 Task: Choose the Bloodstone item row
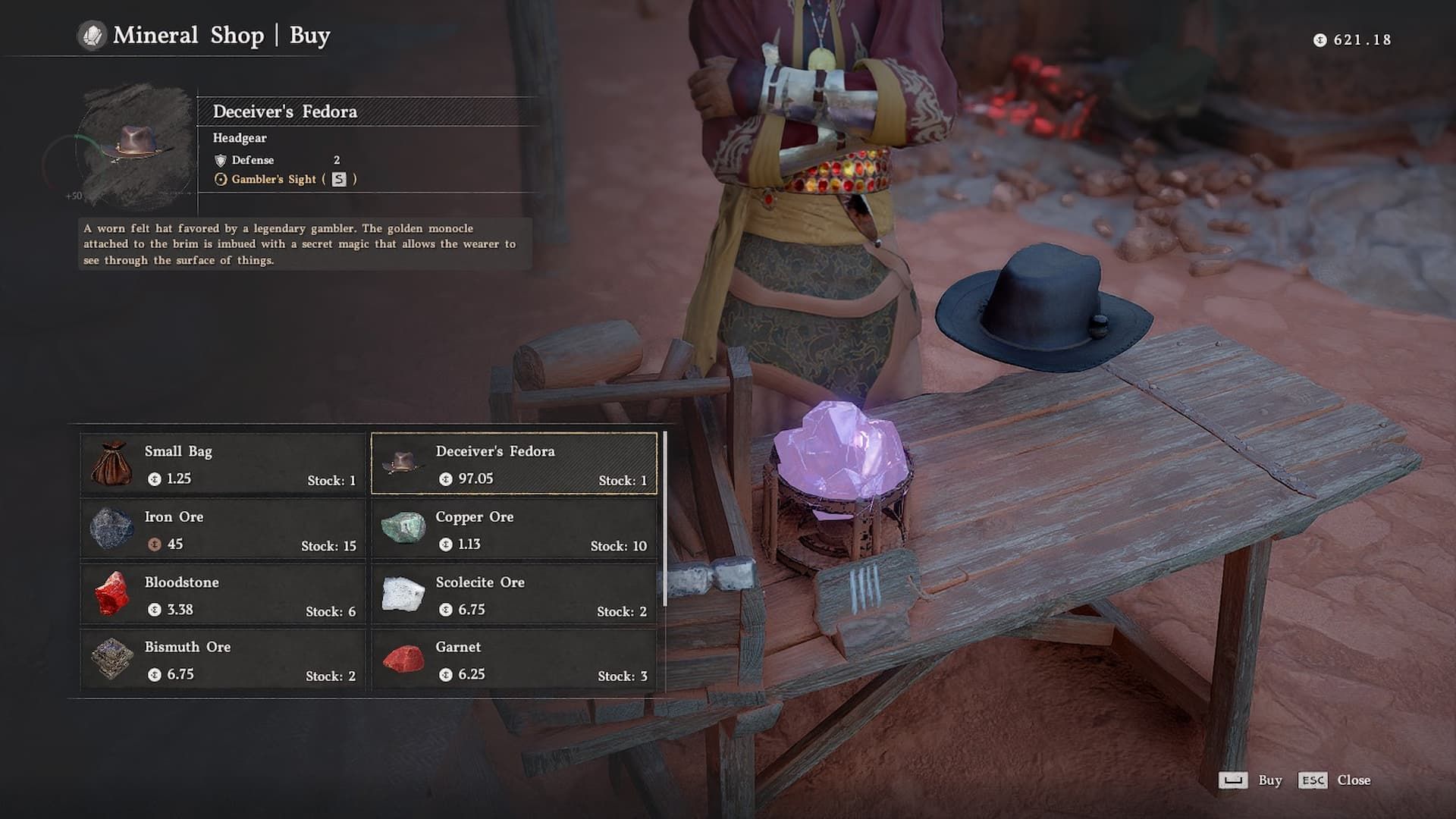pyautogui.click(x=223, y=595)
